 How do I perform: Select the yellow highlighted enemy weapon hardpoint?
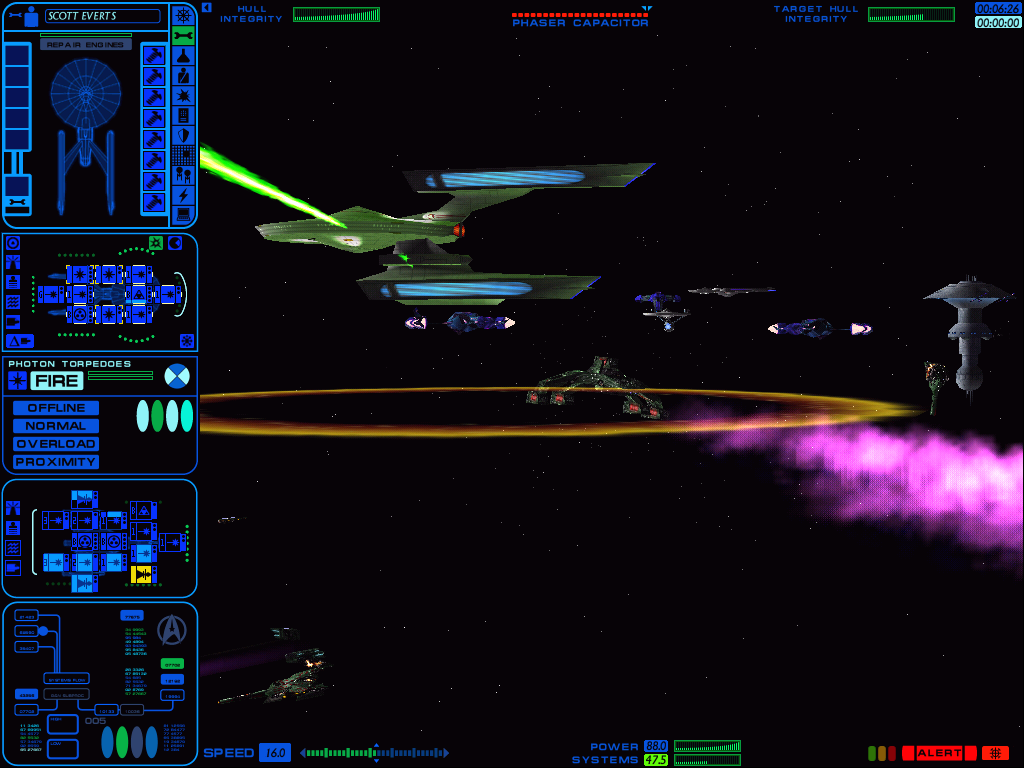point(143,574)
